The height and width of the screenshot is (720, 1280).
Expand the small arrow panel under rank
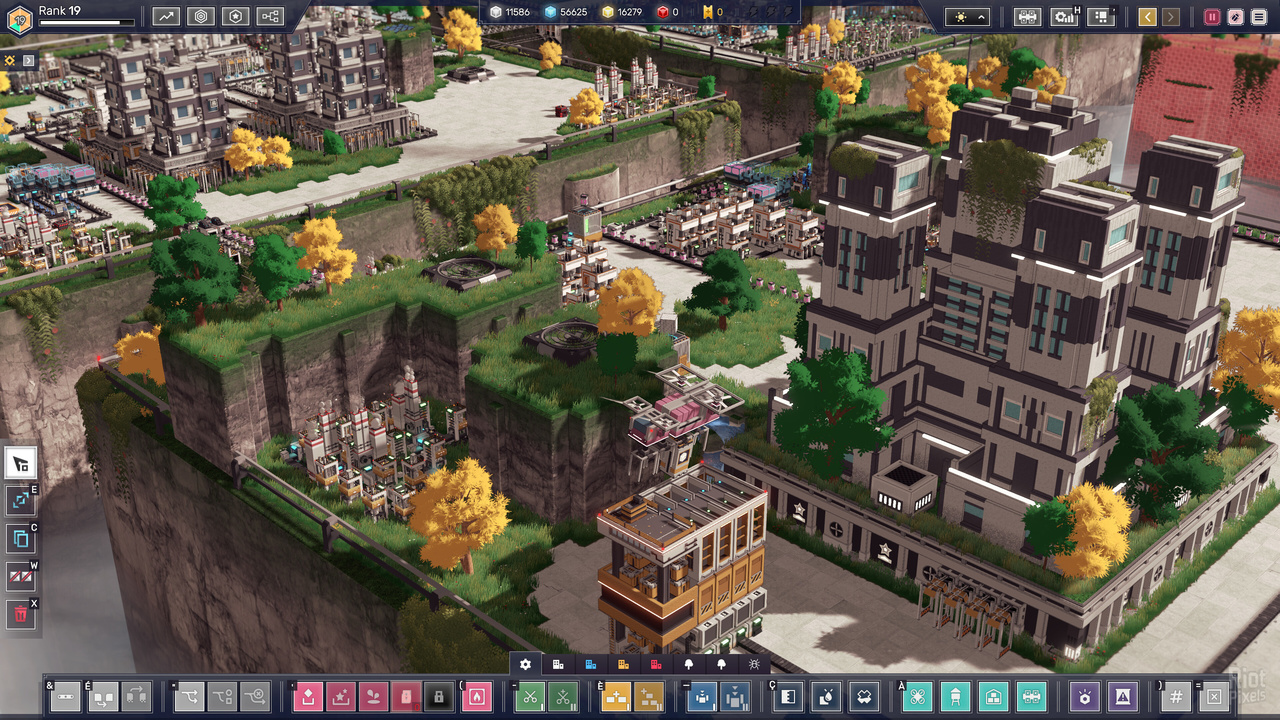(x=29, y=60)
